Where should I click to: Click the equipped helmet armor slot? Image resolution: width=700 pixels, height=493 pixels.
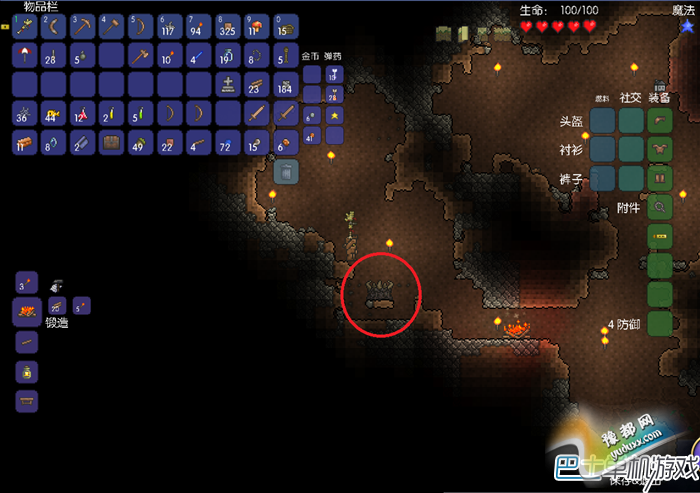659,121
